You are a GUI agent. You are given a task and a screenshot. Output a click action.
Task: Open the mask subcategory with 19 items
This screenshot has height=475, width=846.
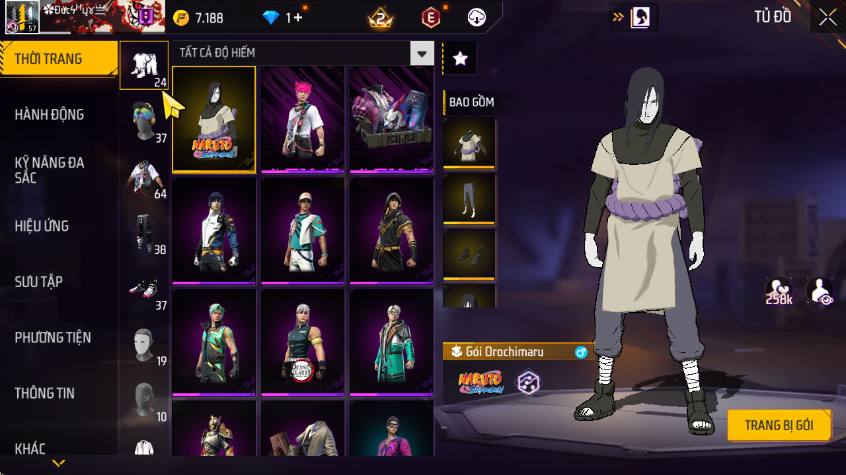pos(145,345)
